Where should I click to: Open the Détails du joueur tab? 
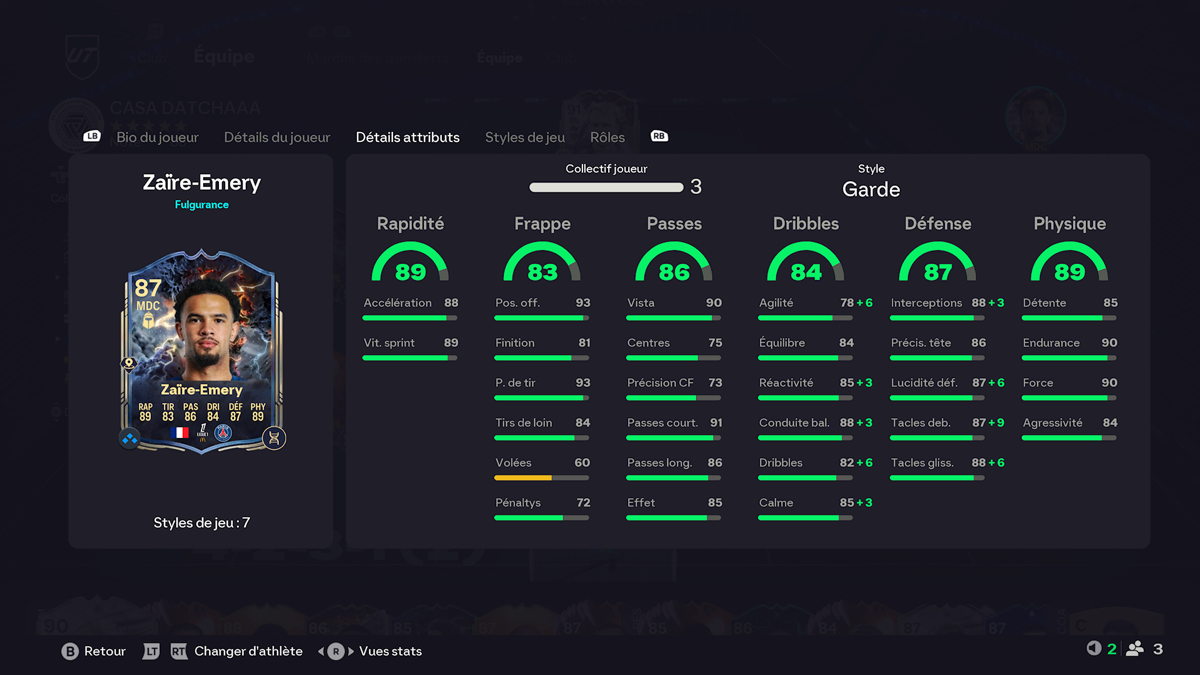277,137
